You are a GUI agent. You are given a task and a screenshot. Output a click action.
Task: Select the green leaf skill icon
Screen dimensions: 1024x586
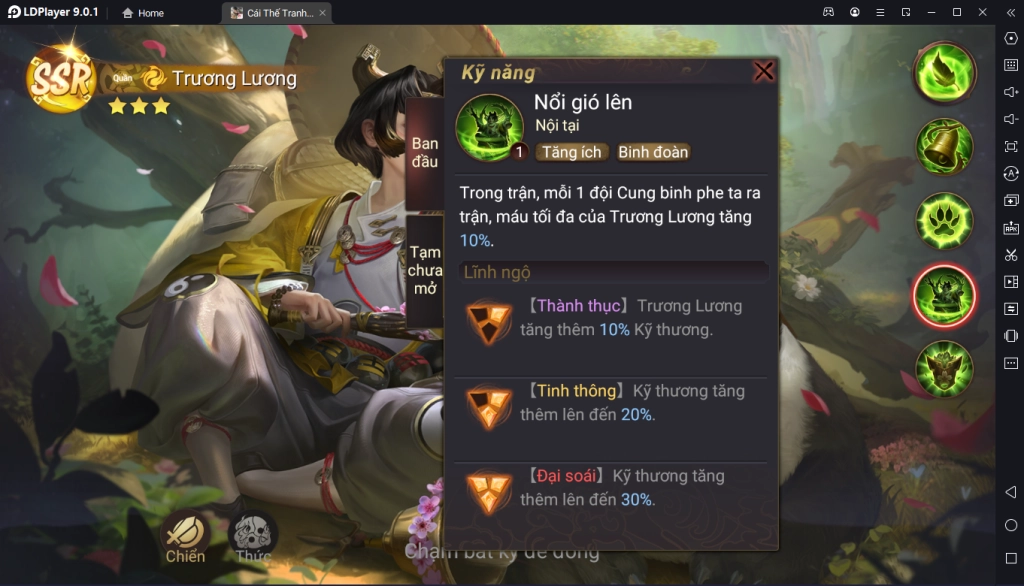pyautogui.click(x=944, y=71)
